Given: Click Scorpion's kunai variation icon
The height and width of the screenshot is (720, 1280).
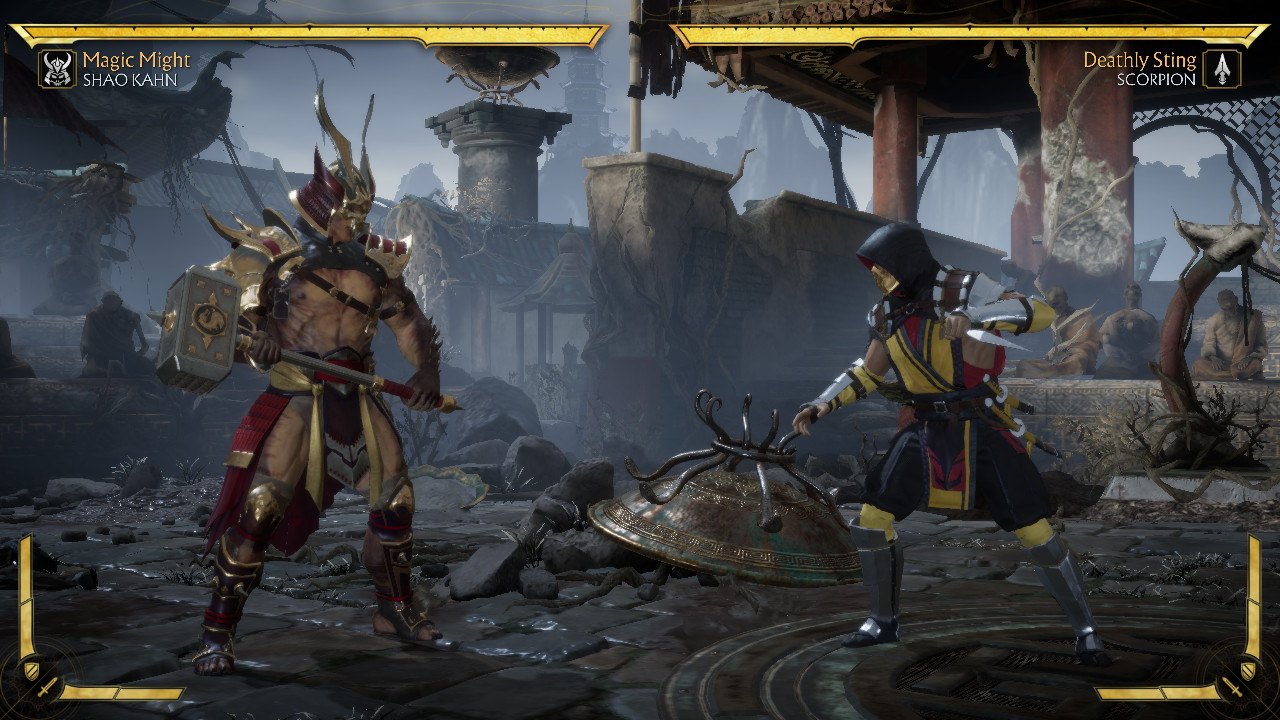Looking at the screenshot, I should click(x=1221, y=69).
